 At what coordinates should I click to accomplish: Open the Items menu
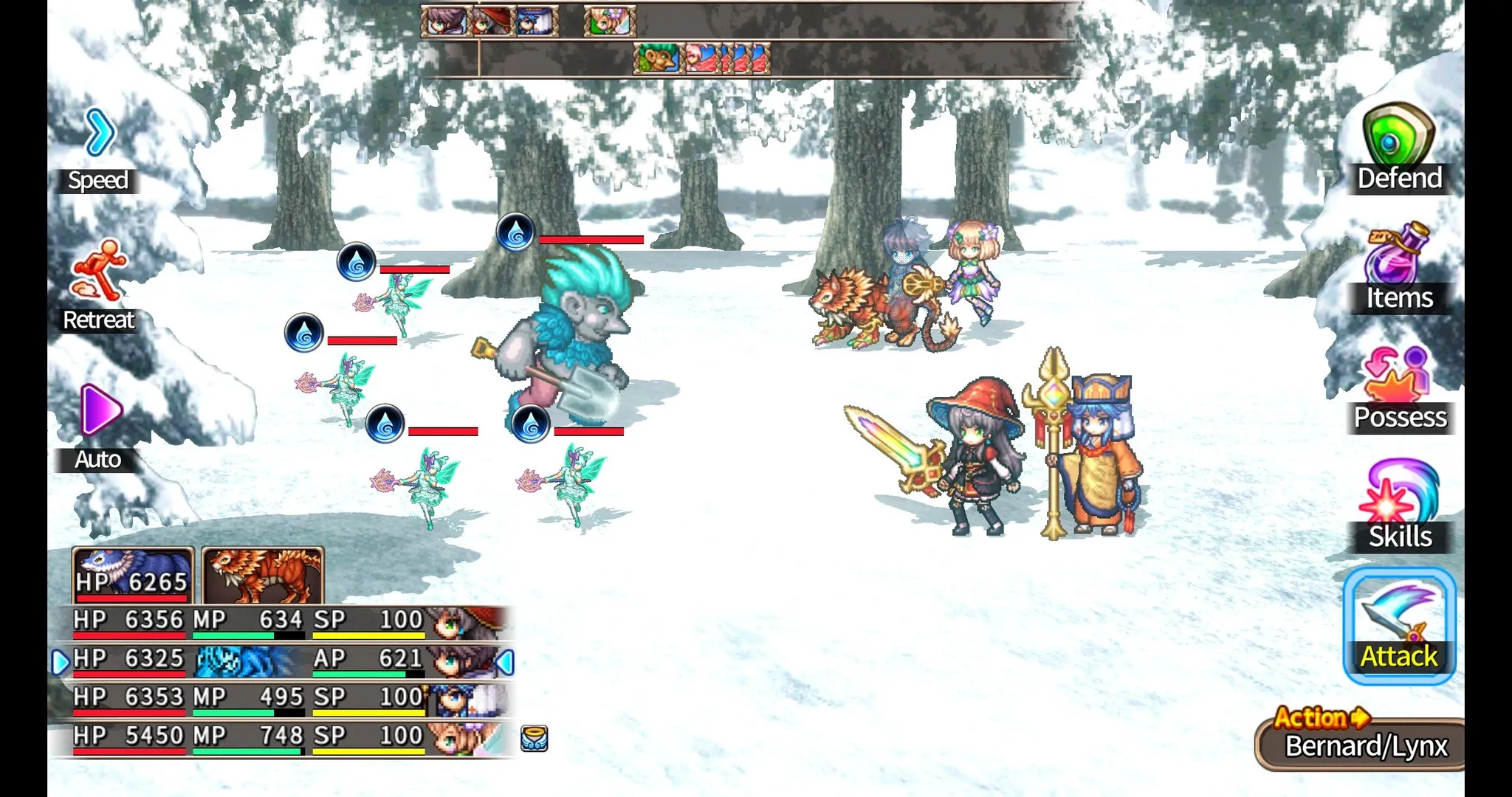pyautogui.click(x=1398, y=269)
